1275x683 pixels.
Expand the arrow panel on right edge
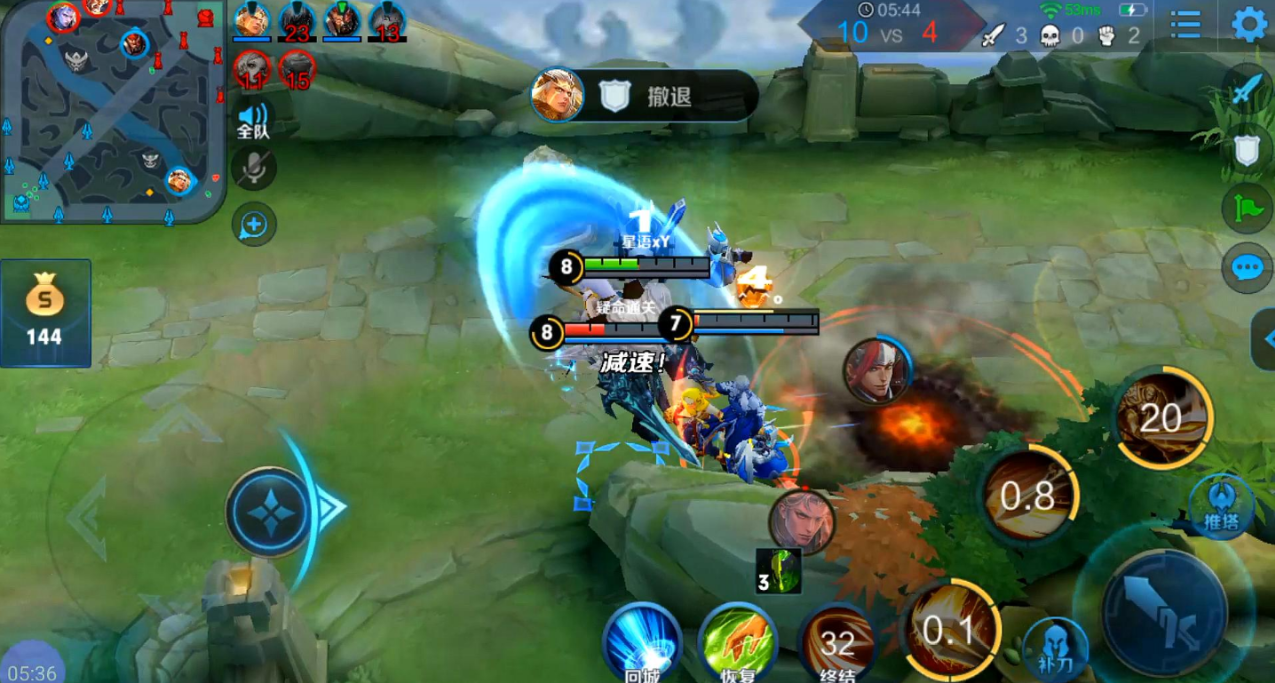click(x=1264, y=340)
